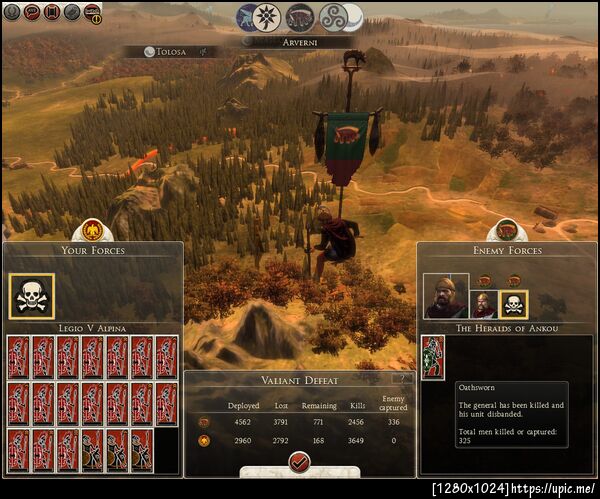Select the large enemy general portrait
The width and height of the screenshot is (600, 499).
coord(444,296)
